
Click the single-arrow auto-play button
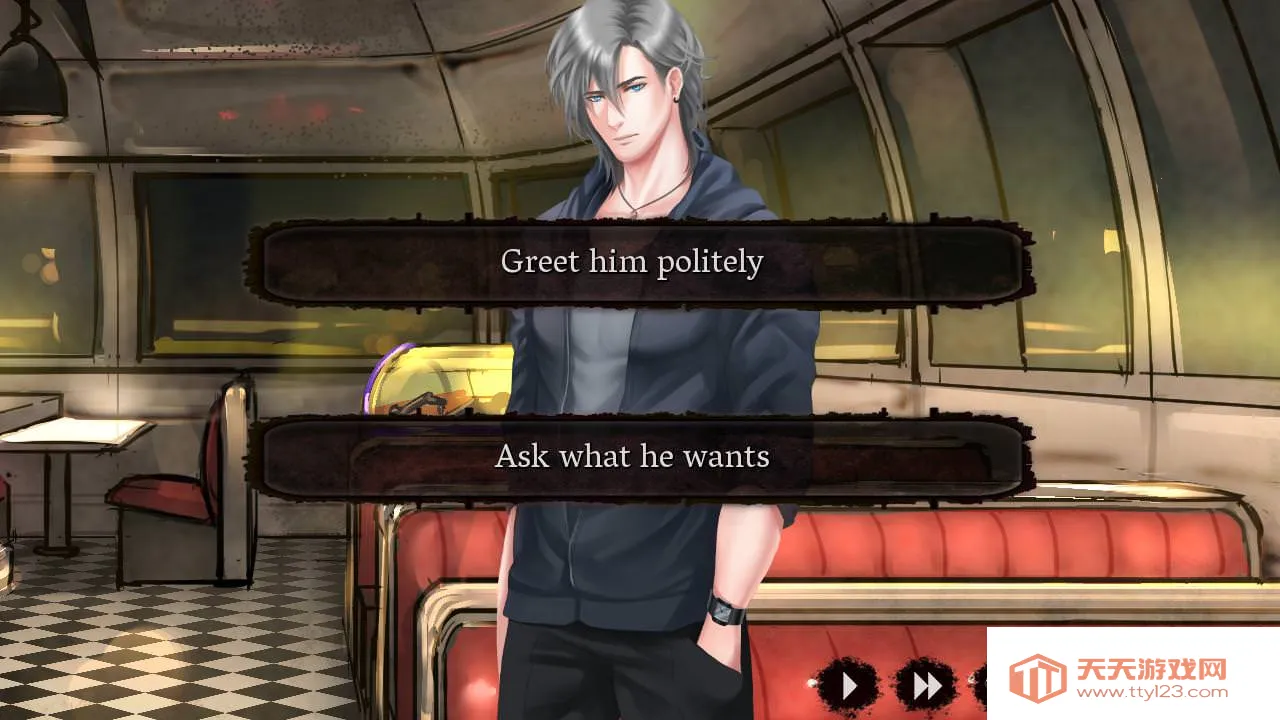click(849, 686)
